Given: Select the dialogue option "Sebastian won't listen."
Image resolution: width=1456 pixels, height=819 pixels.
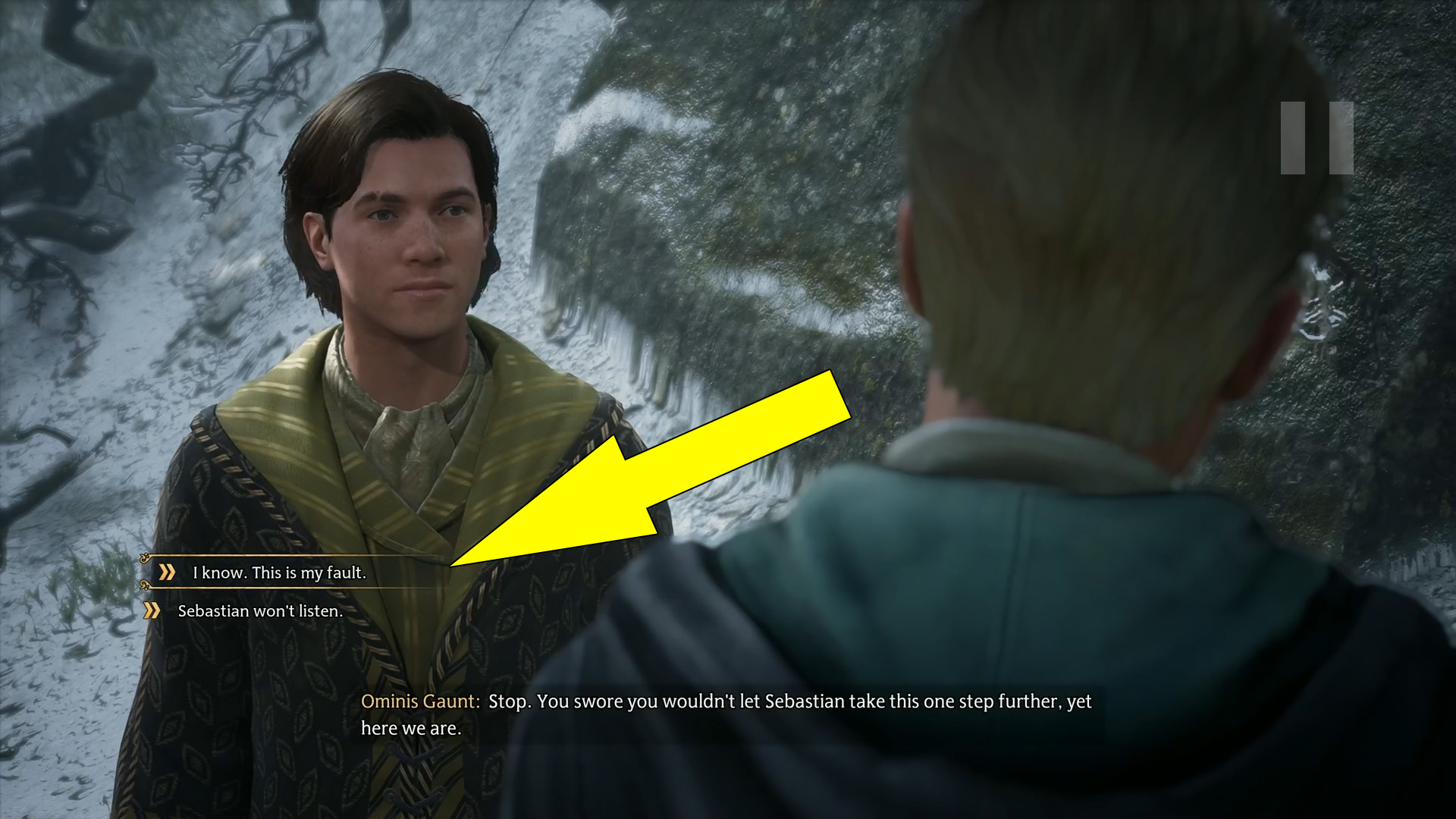Looking at the screenshot, I should (x=259, y=611).
